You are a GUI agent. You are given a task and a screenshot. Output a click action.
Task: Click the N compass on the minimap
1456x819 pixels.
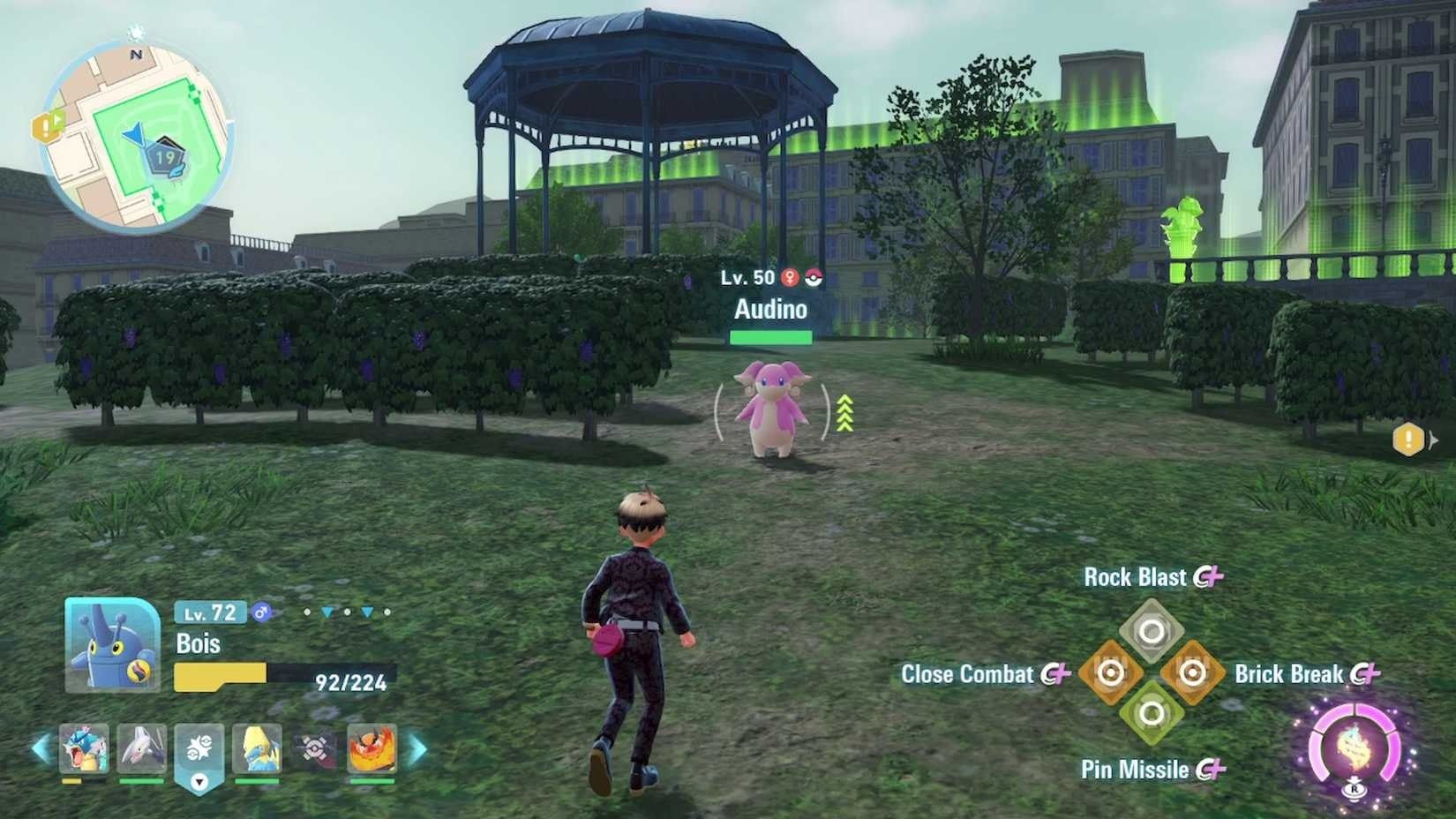136,53
